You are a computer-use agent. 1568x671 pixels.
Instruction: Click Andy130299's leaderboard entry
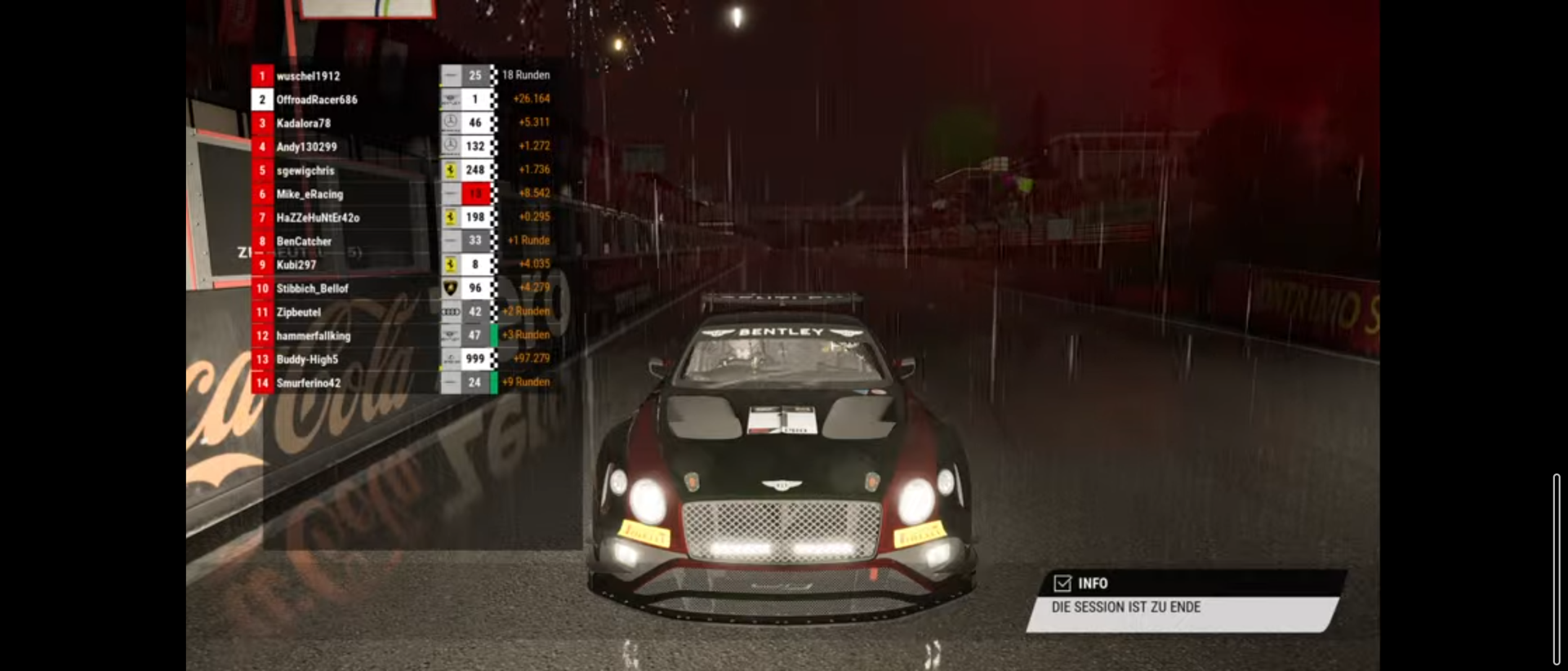pyautogui.click(x=306, y=147)
